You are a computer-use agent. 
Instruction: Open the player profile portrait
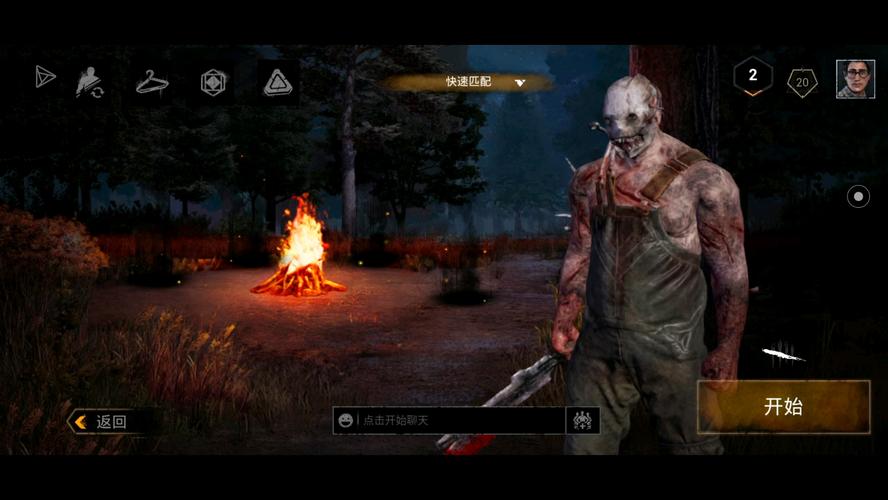pos(855,79)
